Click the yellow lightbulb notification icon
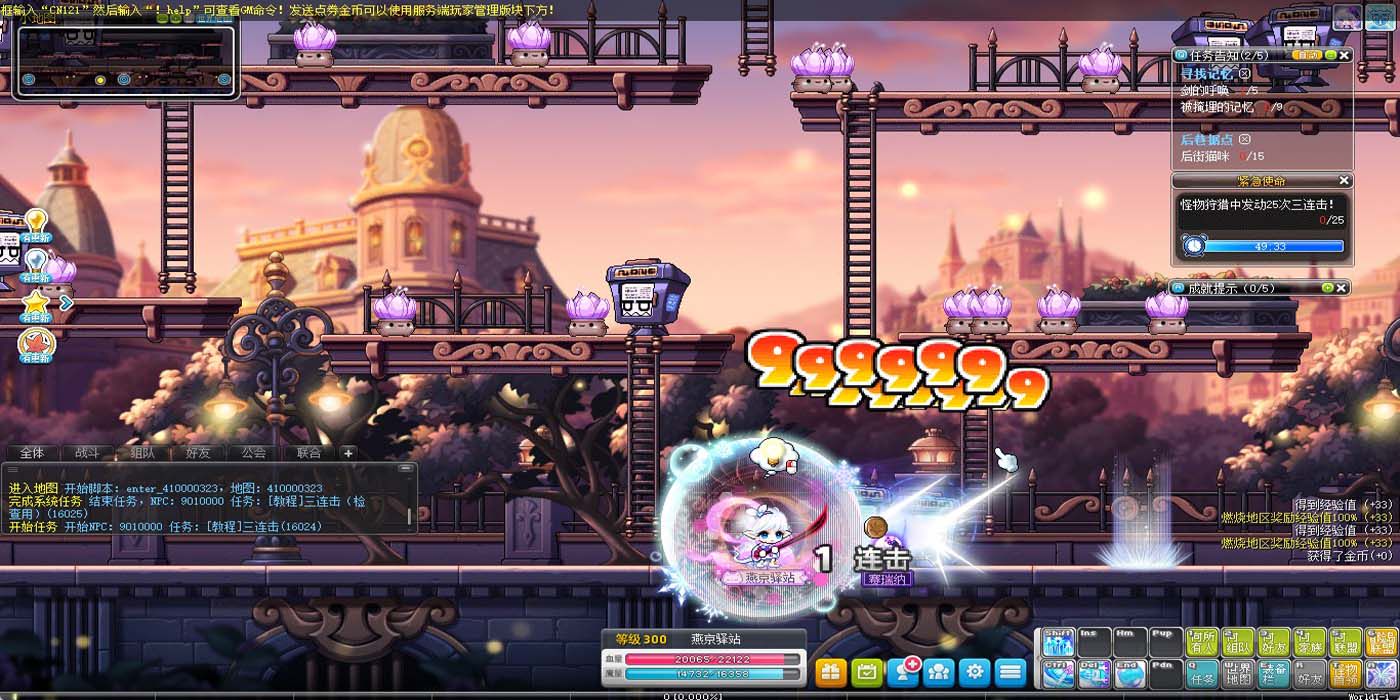This screenshot has width=1400, height=700. (x=36, y=221)
